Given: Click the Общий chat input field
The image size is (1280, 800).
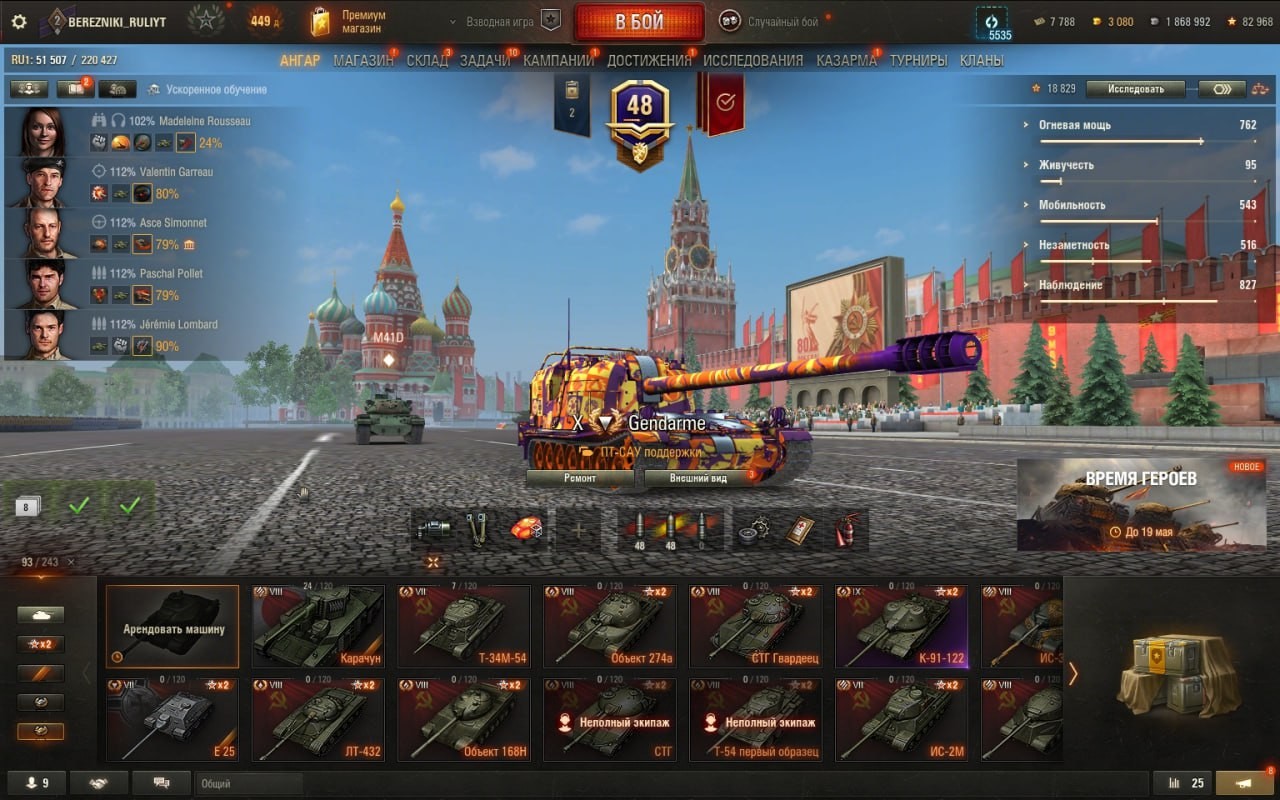Looking at the screenshot, I should pyautogui.click(x=249, y=784).
